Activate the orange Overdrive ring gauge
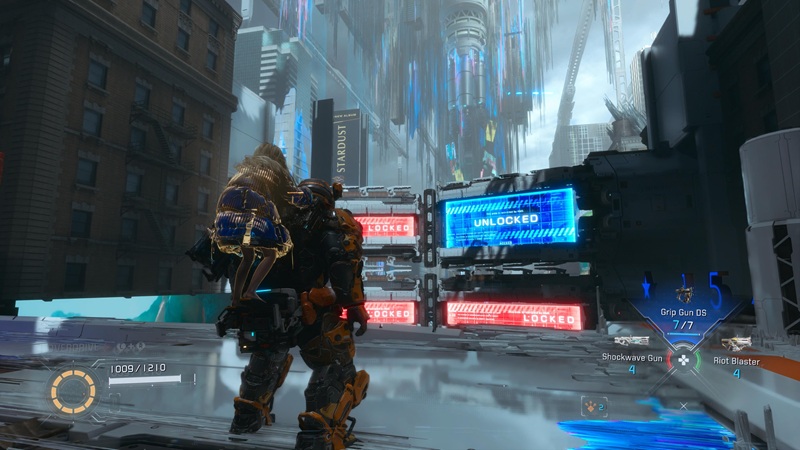 [x=73, y=391]
